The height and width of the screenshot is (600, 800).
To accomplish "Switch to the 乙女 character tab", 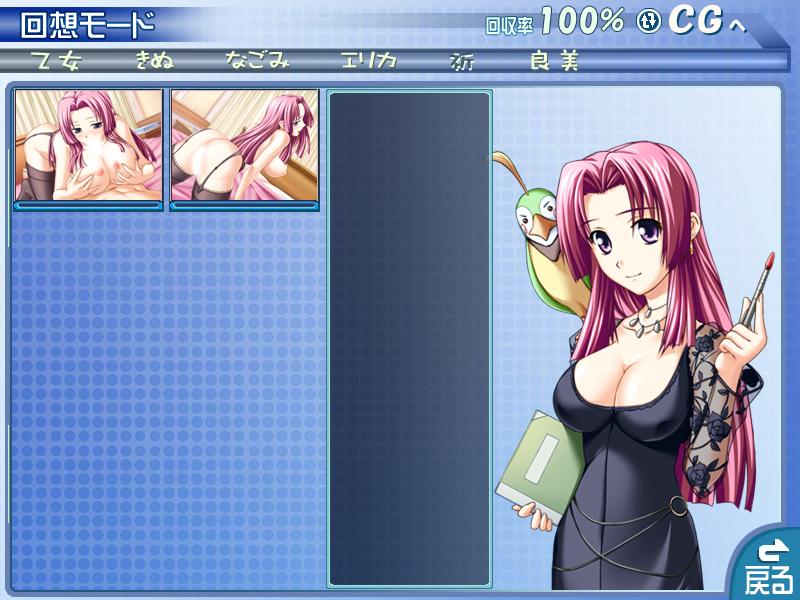I will 57,61.
